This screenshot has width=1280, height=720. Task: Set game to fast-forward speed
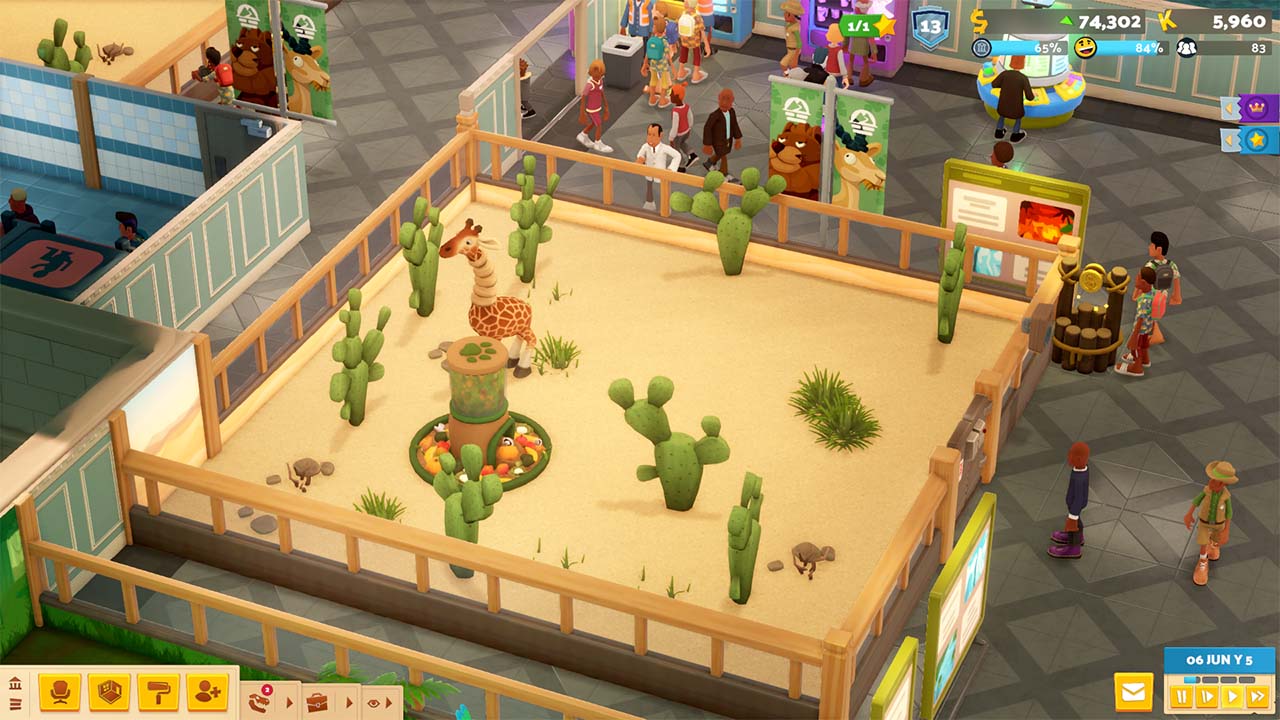(1258, 696)
